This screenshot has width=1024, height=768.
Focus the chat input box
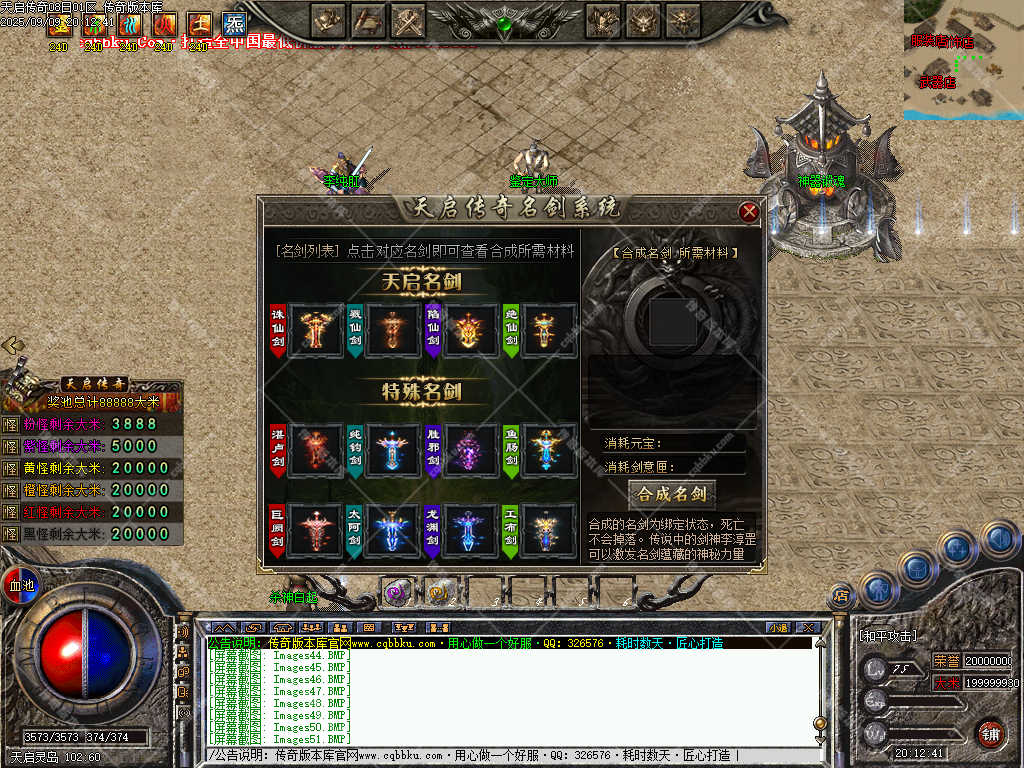tap(510, 756)
